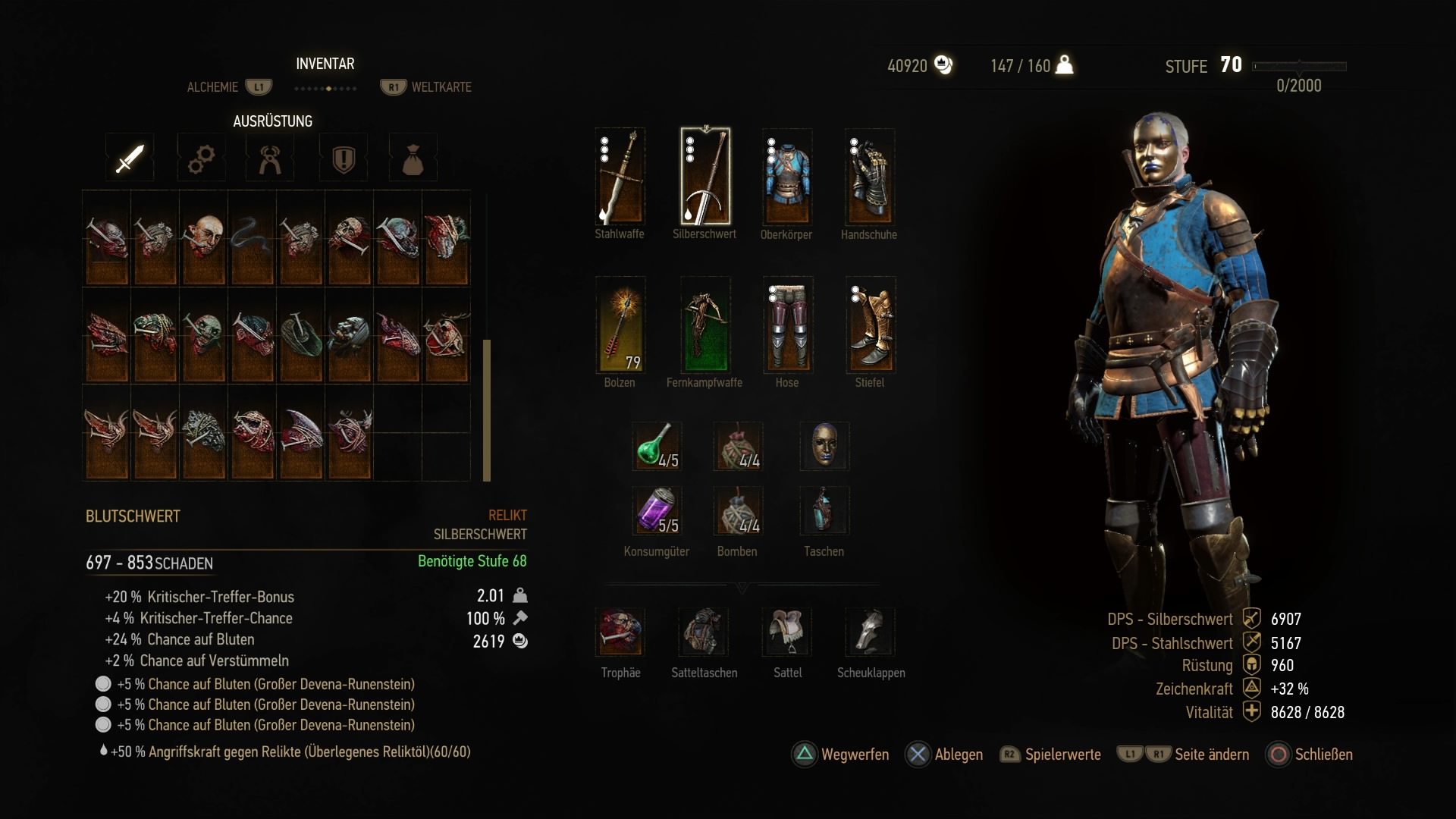Viewport: 1456px width, 819px height.
Task: Select the Fernkampfwaffe crossbow slot
Action: 705,325
